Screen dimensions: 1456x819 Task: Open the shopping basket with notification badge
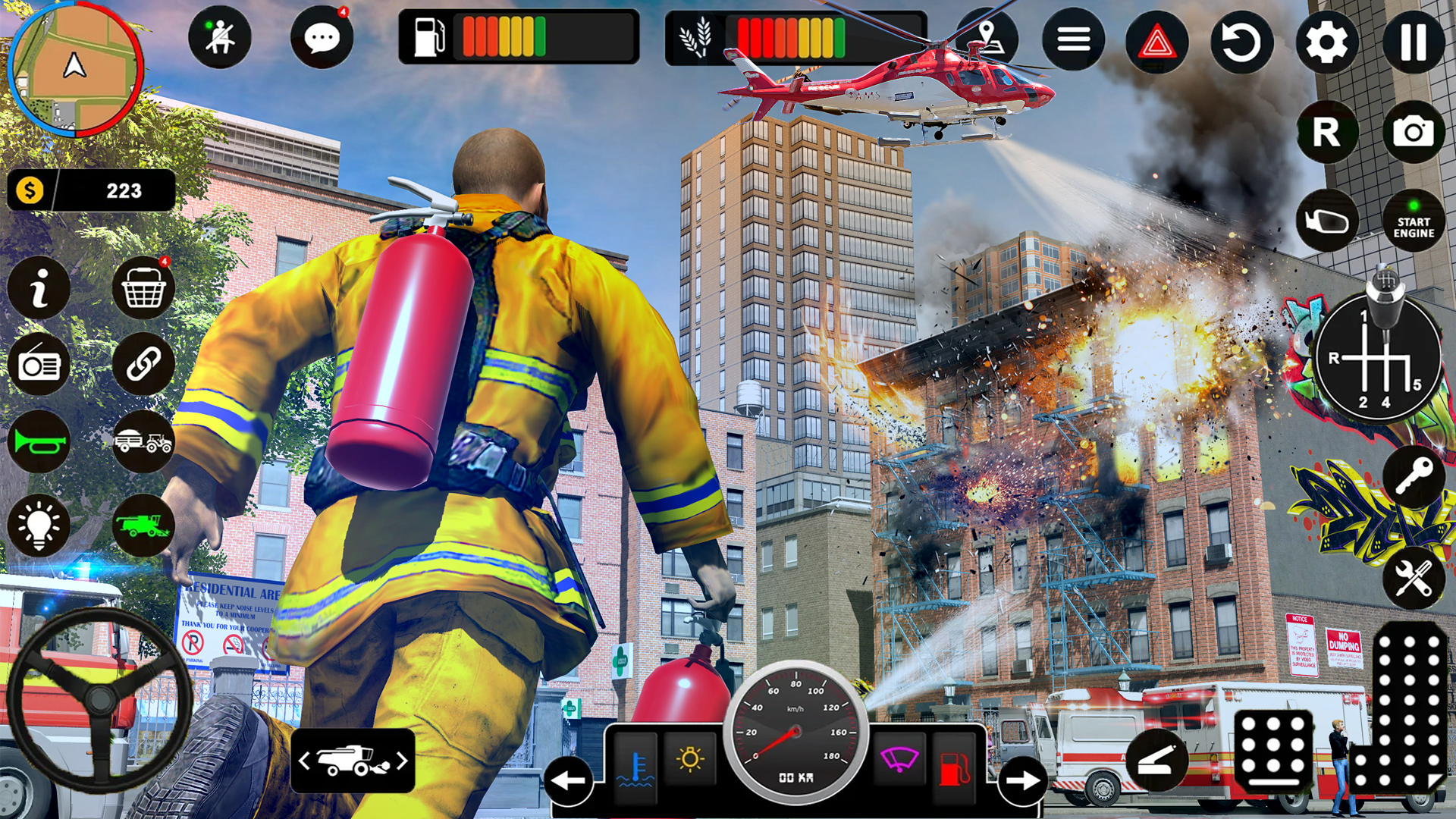pyautogui.click(x=143, y=288)
